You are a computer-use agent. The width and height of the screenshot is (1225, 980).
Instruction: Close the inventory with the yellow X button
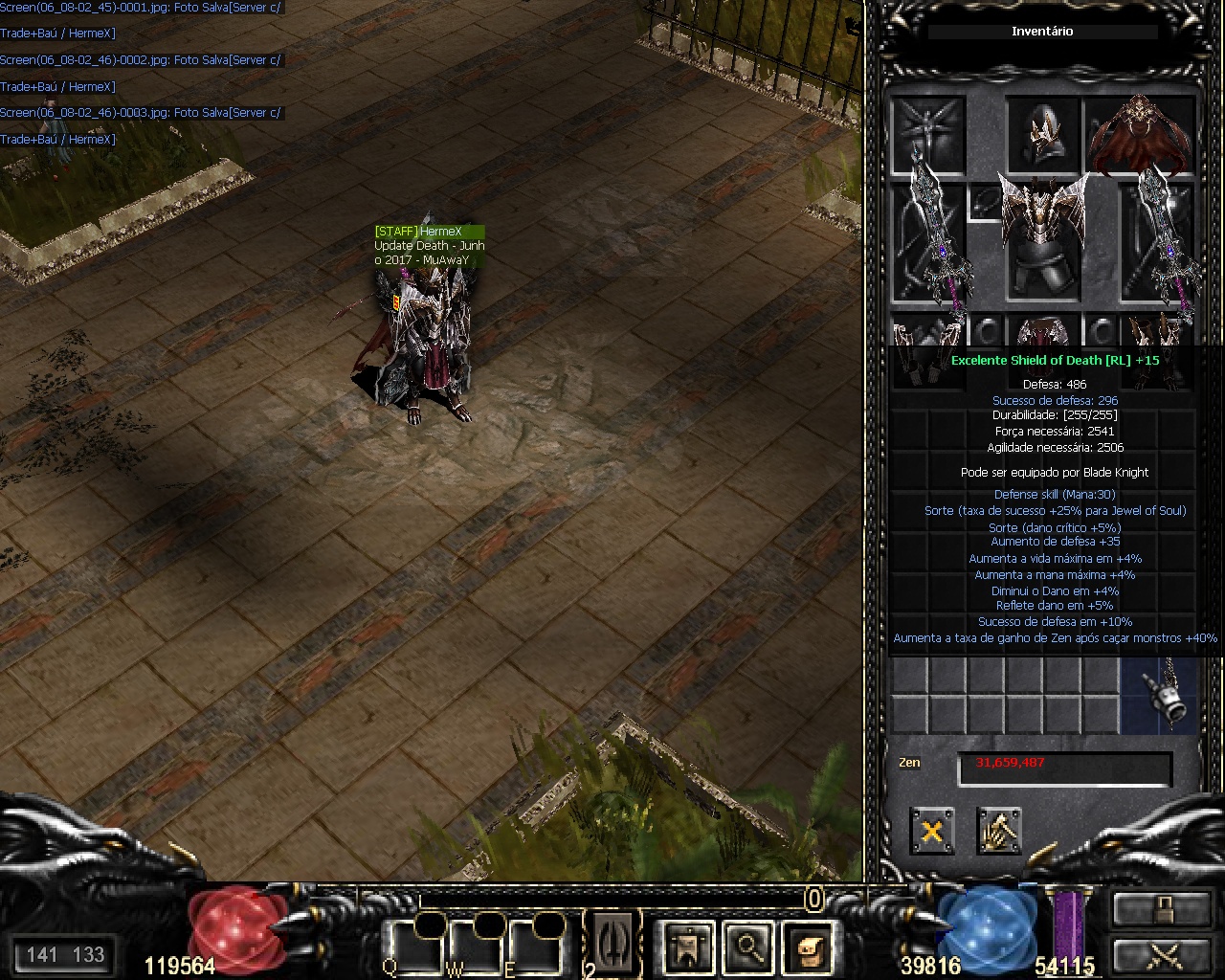(931, 831)
